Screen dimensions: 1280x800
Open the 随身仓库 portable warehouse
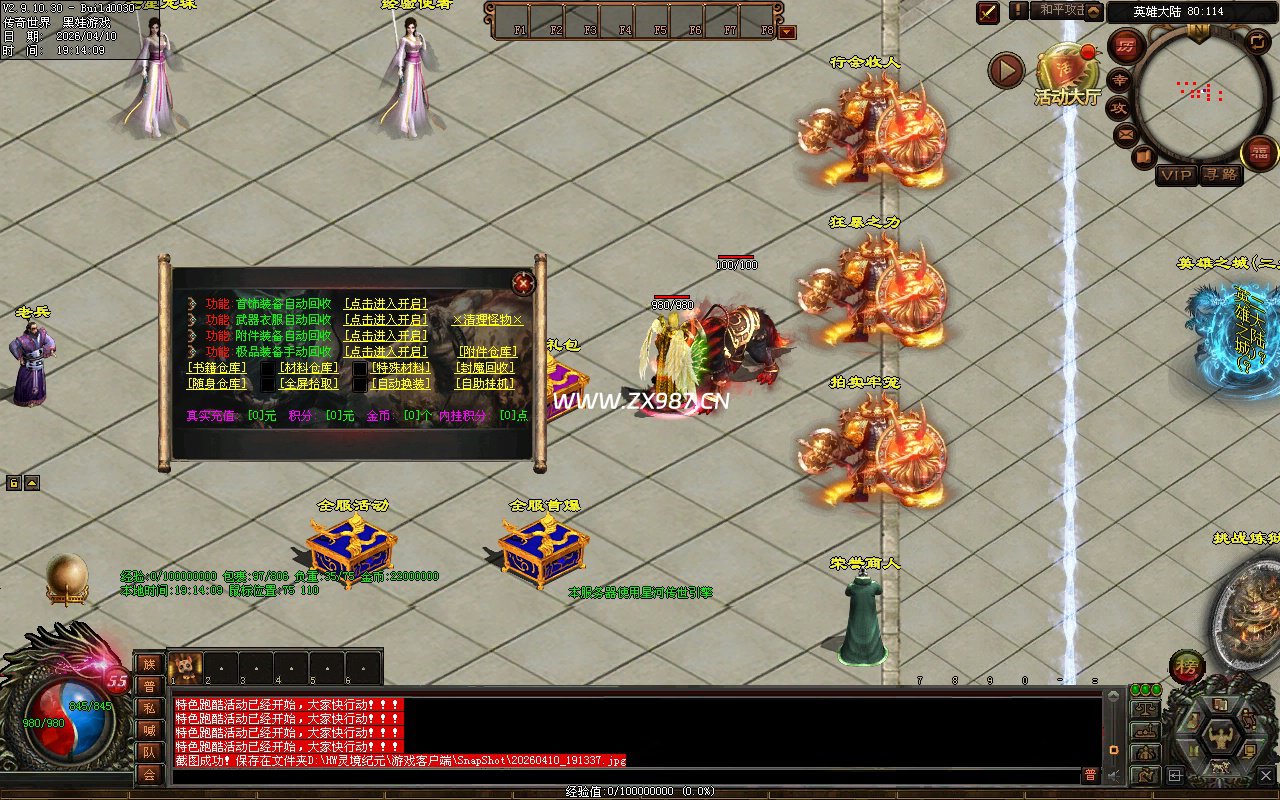click(217, 384)
